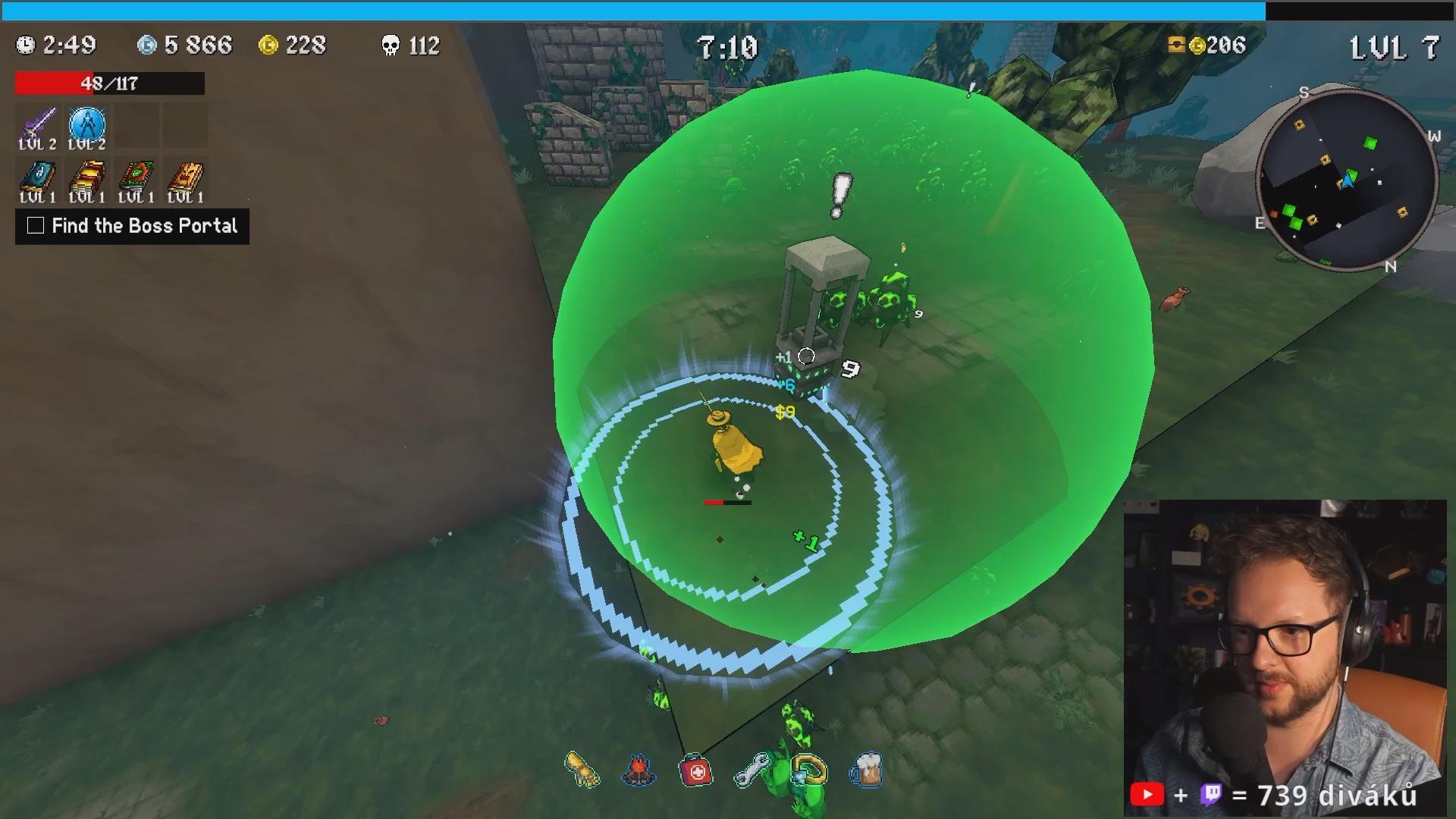Select the blue aura weapon icon
Image resolution: width=1456 pixels, height=819 pixels.
[x=87, y=123]
